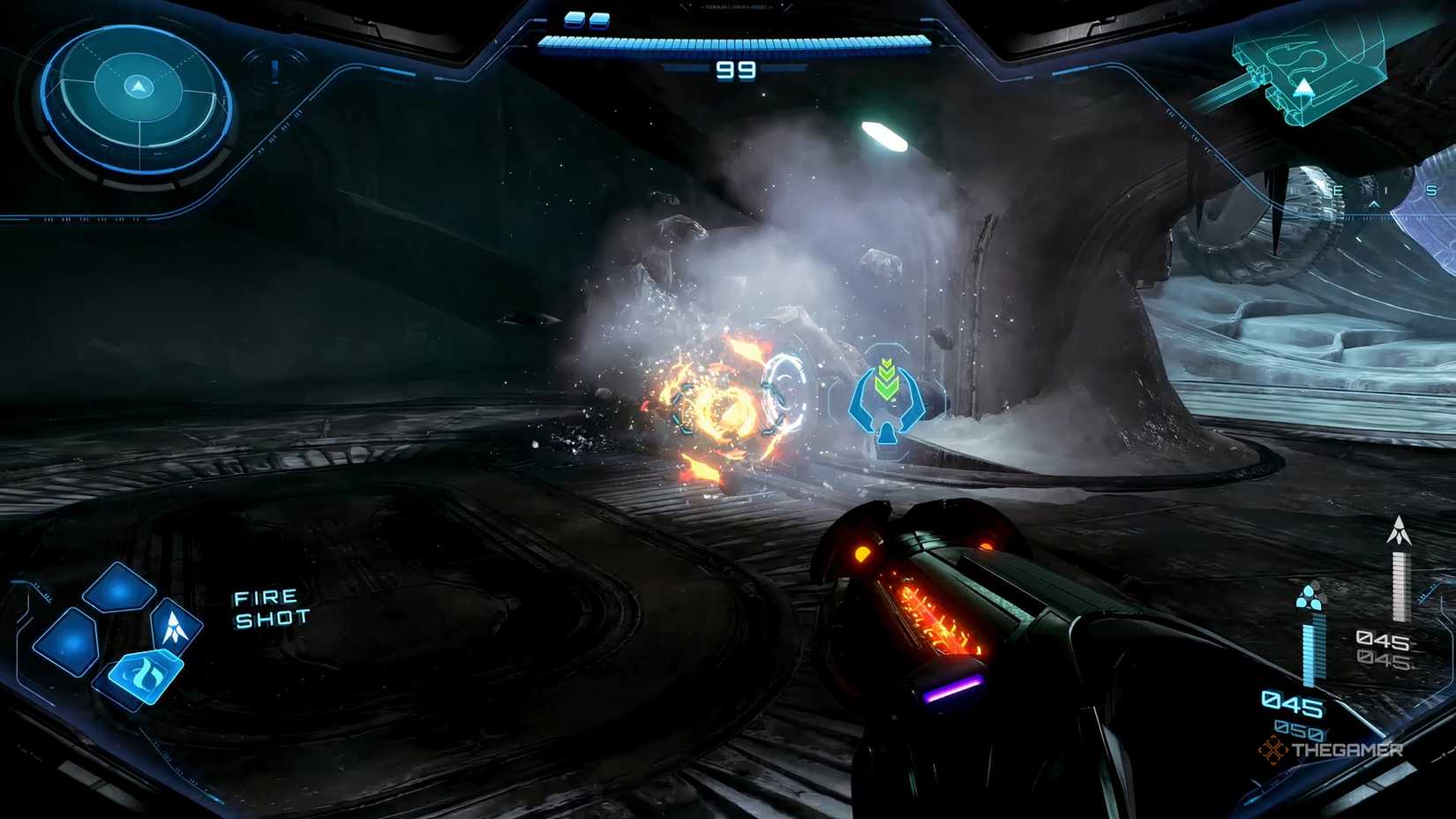Viewport: 1456px width, 819px height.
Task: Click the blue 045 ammo counter on the bottom right
Action: pos(1293,703)
